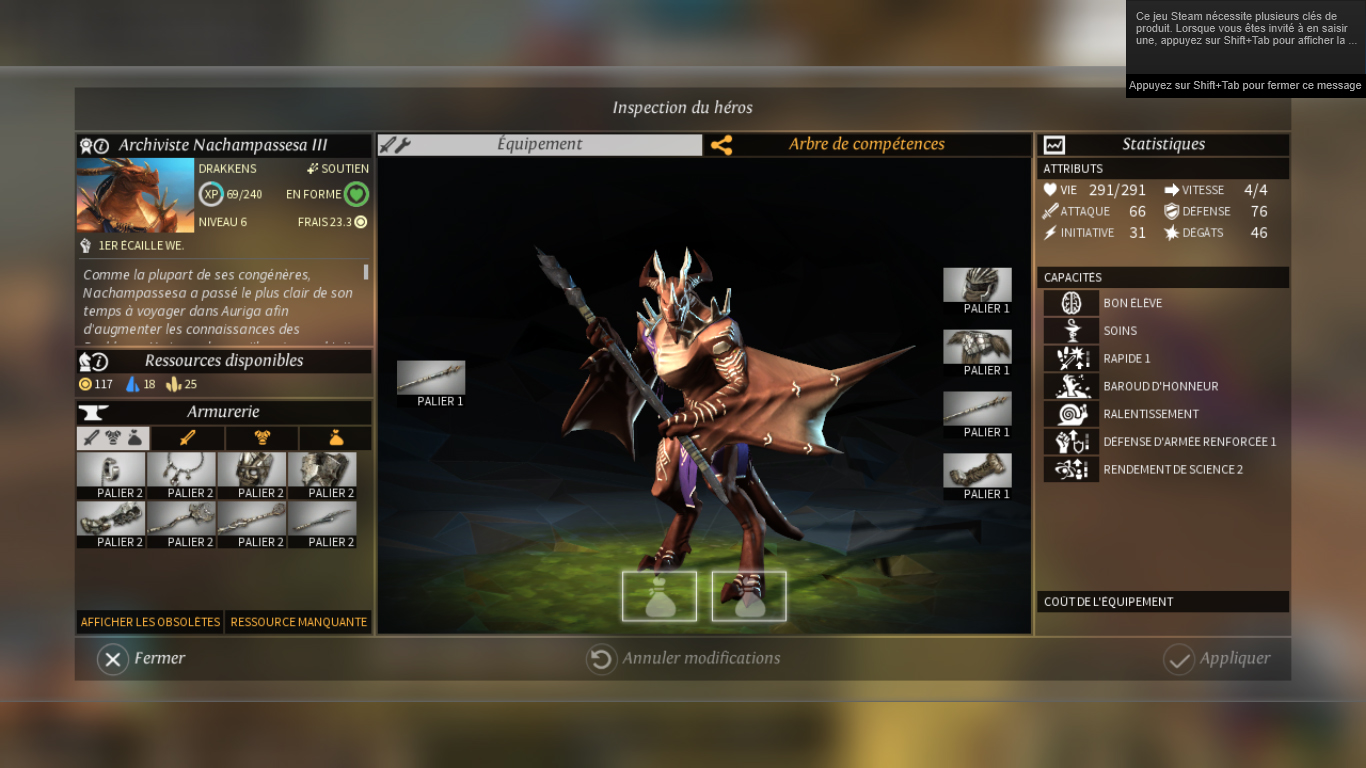
Task: Filter armory by accessories pouch icon
Action: click(335, 438)
